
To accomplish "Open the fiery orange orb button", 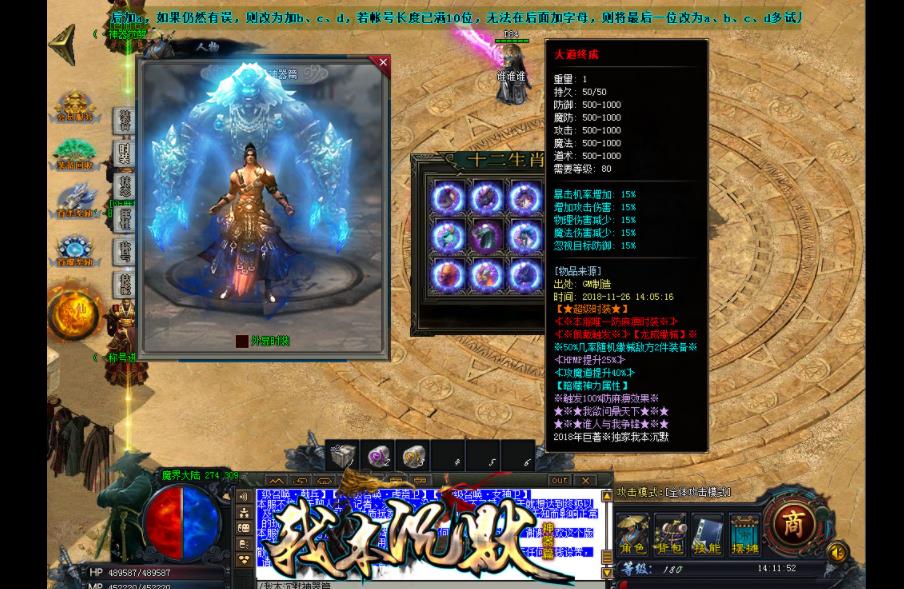I will [x=73, y=315].
